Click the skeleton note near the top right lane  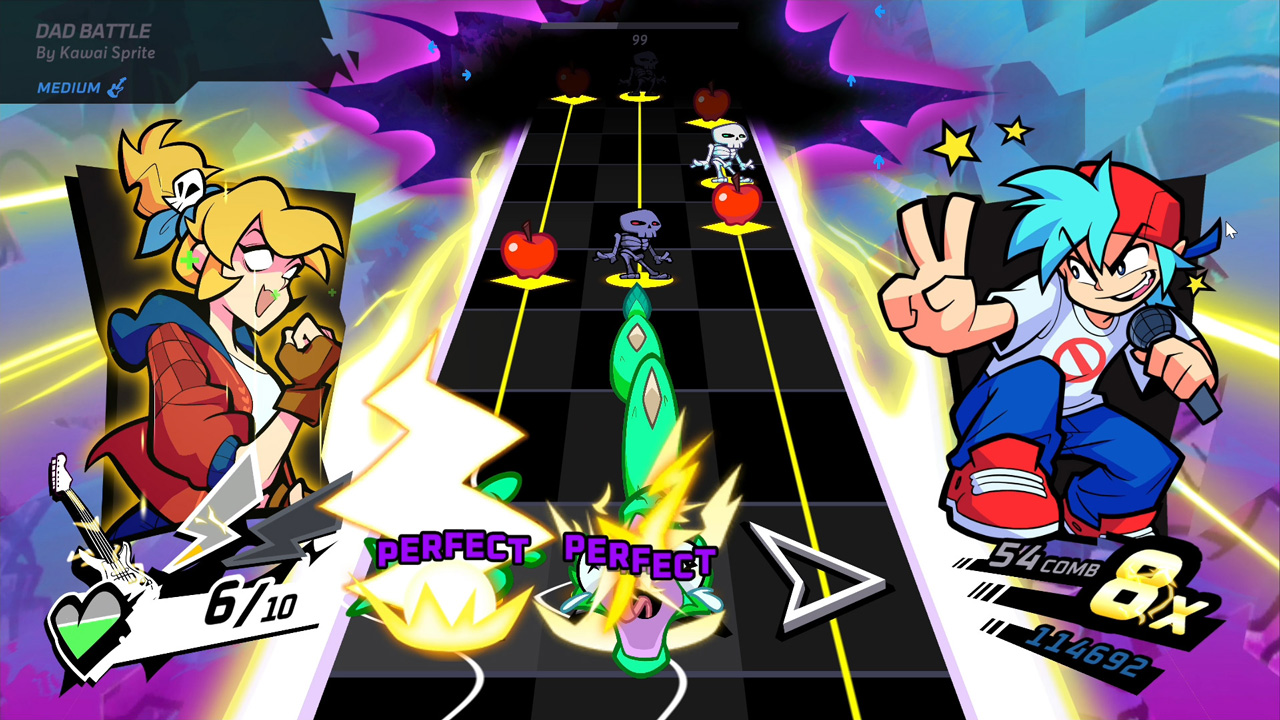pos(727,145)
